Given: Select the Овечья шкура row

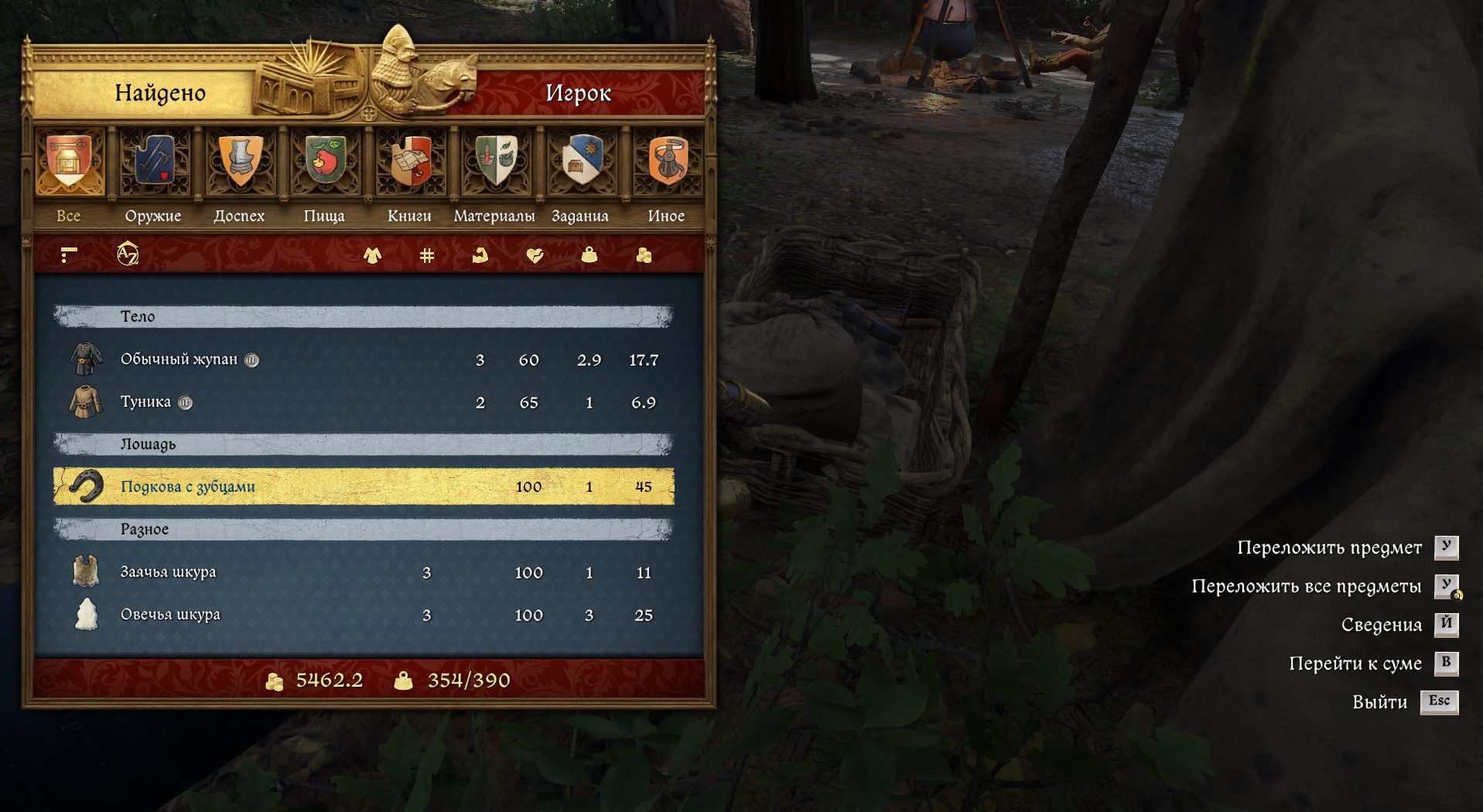Looking at the screenshot, I should (364, 615).
